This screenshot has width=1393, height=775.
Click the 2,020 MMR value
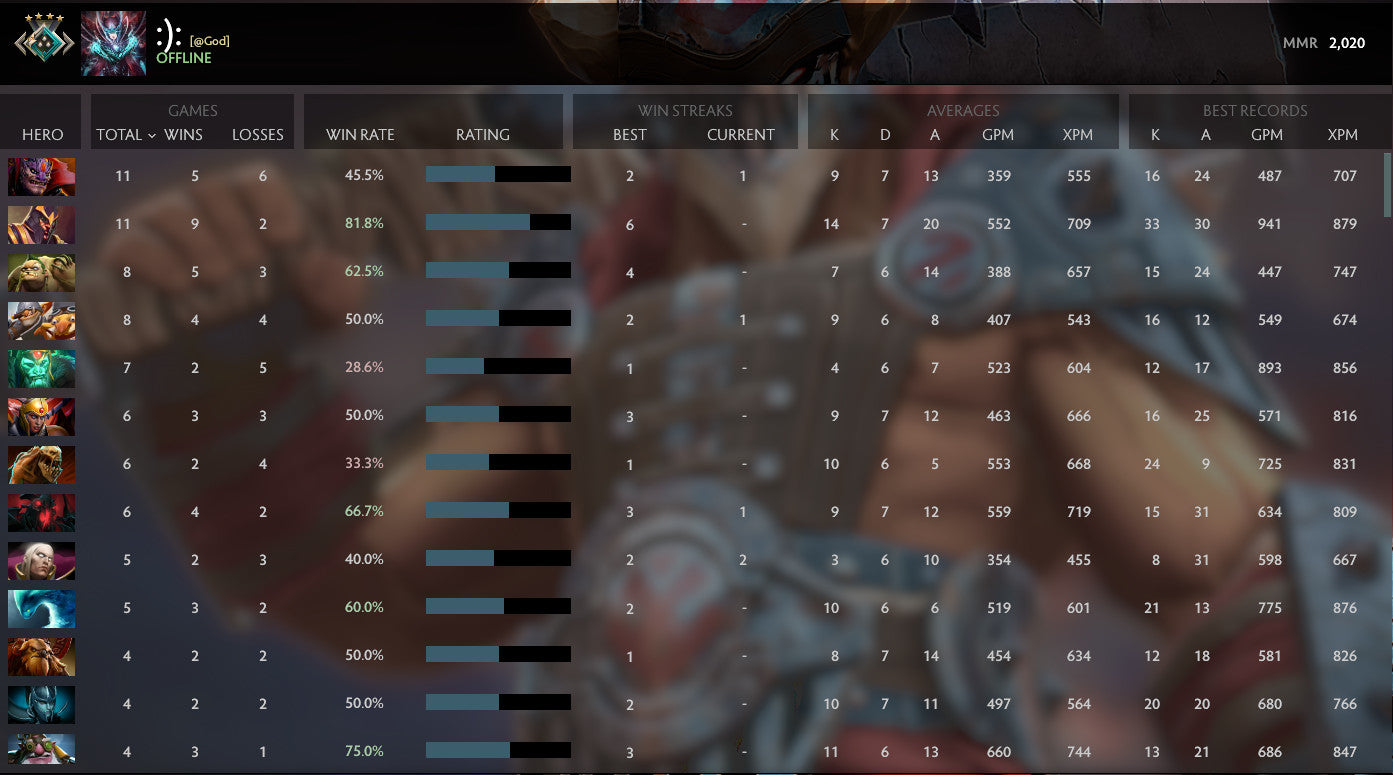tap(1350, 44)
